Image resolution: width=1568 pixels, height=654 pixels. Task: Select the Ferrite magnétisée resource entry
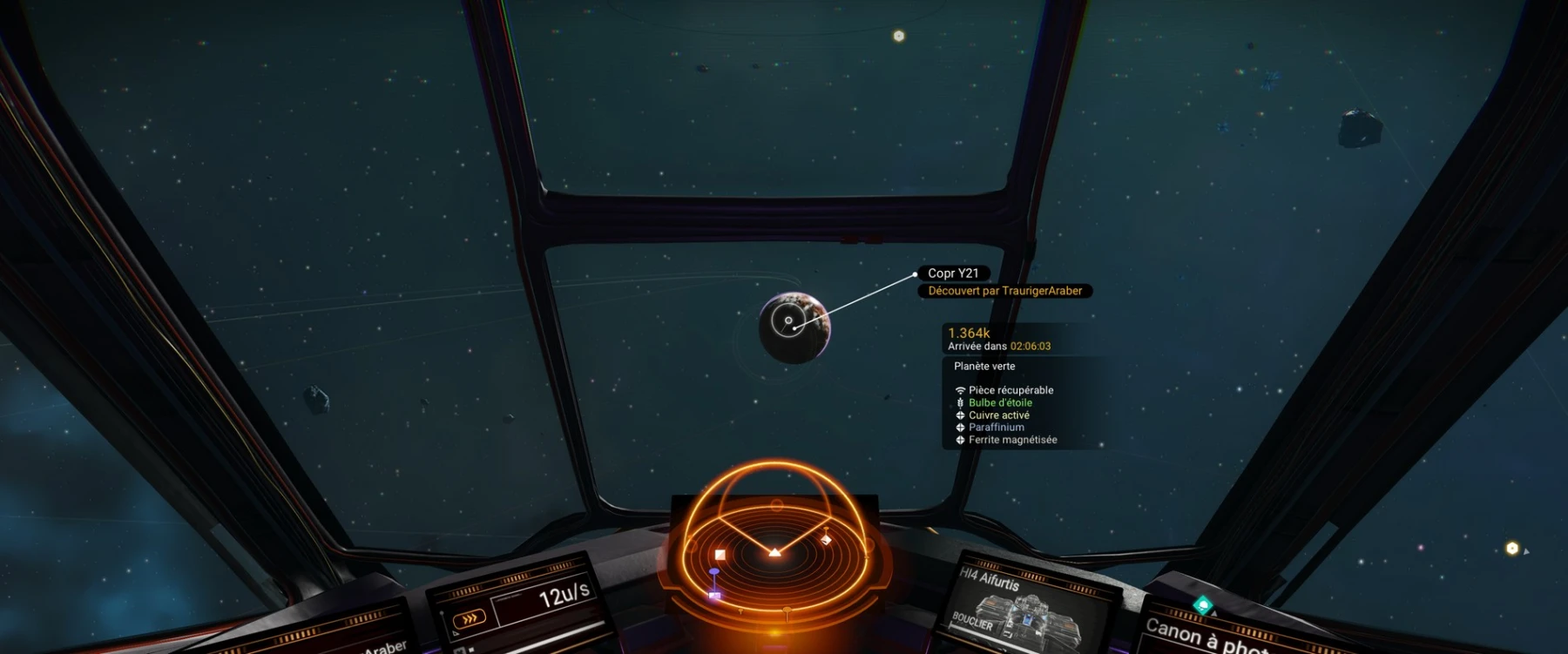click(x=1012, y=440)
